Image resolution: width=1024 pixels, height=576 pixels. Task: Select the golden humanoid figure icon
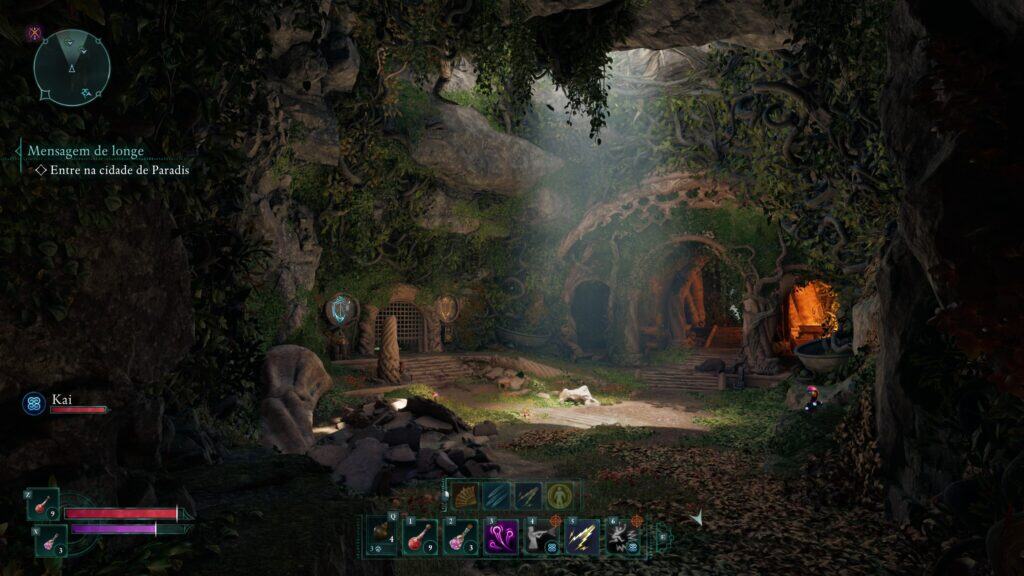click(559, 496)
